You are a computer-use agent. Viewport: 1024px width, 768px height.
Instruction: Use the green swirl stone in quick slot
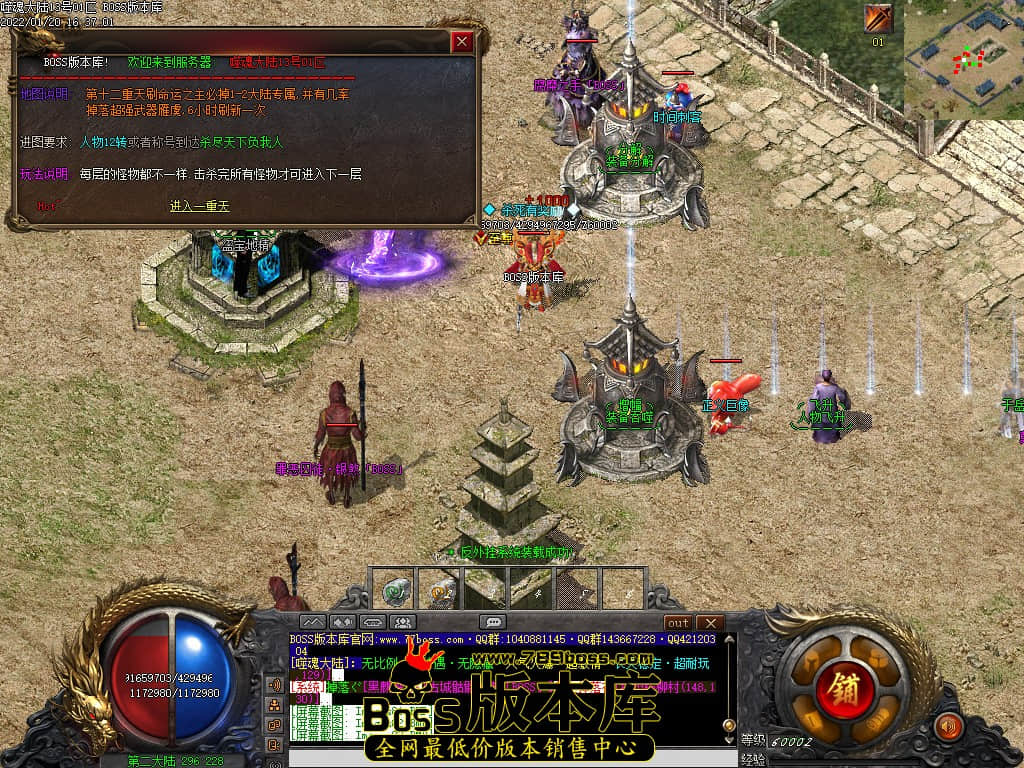coord(398,590)
